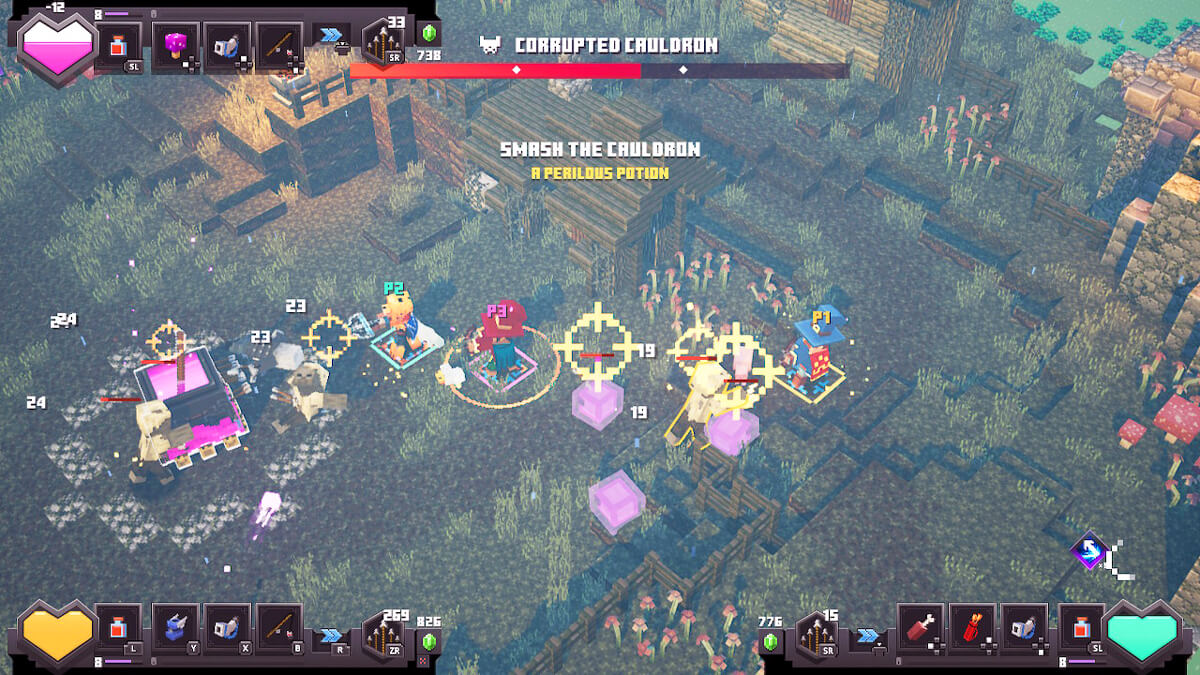The image size is (1200, 675).
Task: Click the arrow quiver showing 15 arrows
Action: pyautogui.click(x=816, y=633)
